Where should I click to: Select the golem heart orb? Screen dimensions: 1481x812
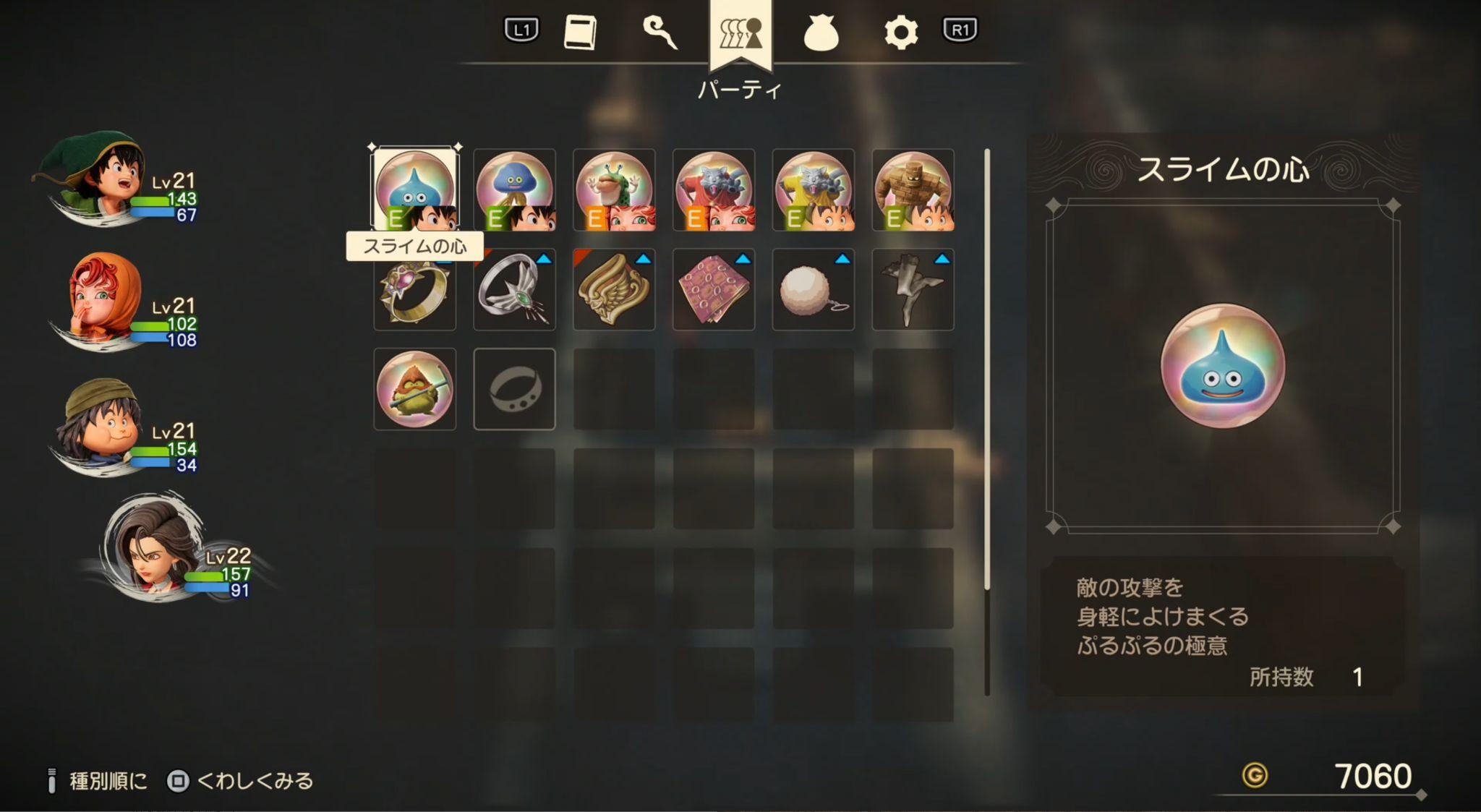click(x=913, y=192)
